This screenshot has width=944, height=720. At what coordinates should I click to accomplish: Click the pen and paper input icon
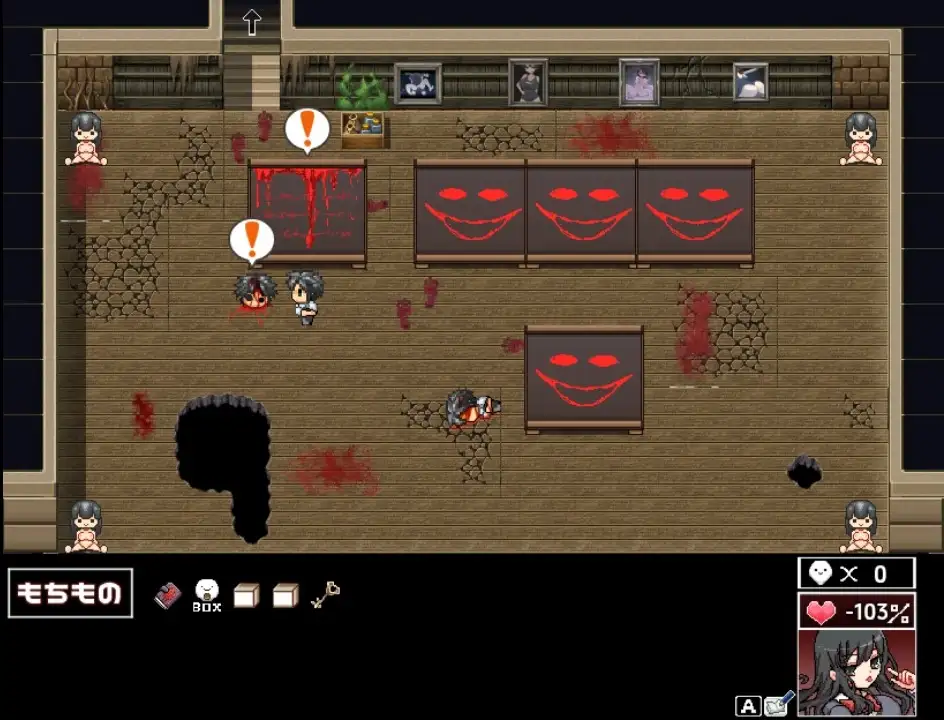pos(780,705)
